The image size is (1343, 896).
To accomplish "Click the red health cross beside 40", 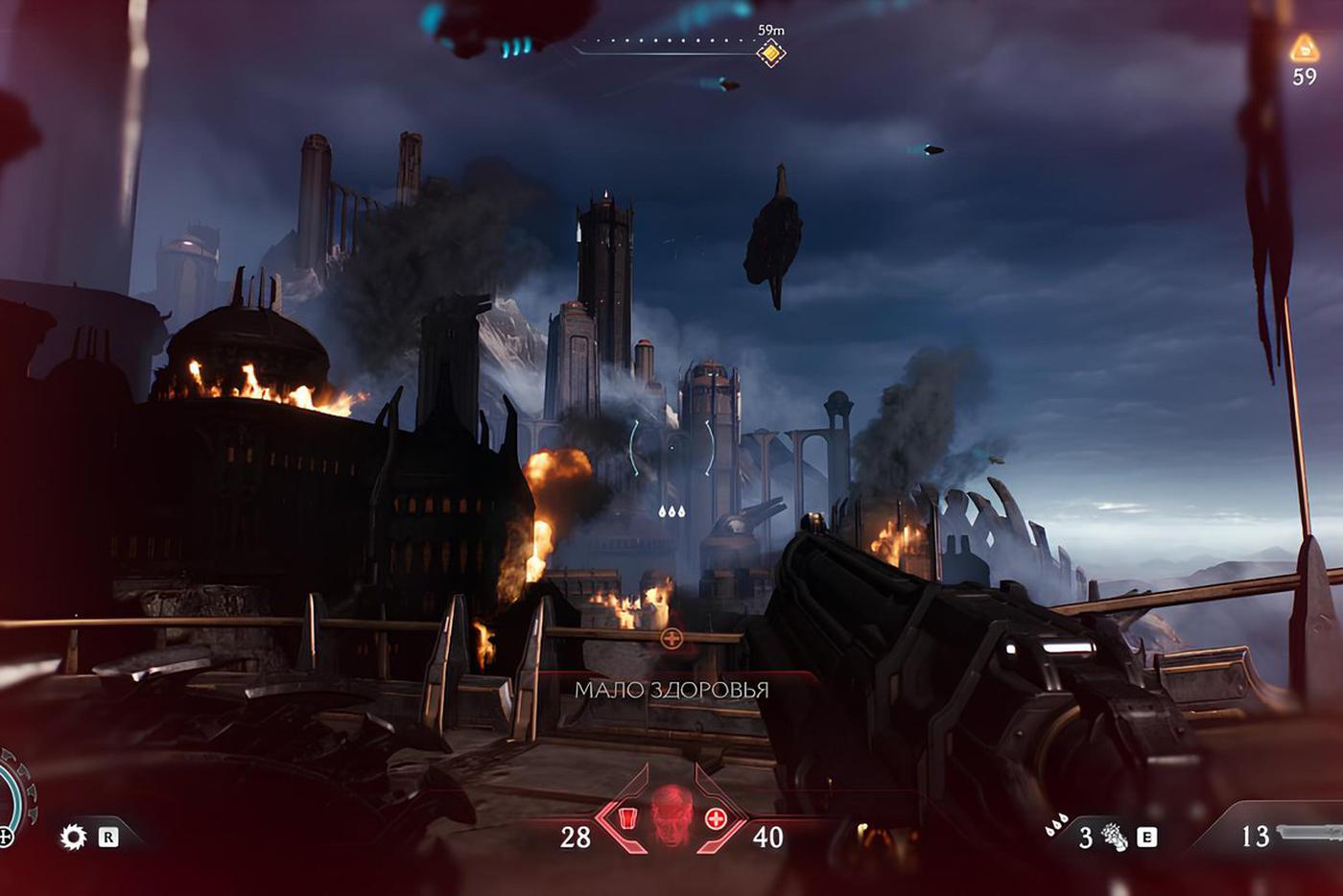I will click(x=716, y=818).
